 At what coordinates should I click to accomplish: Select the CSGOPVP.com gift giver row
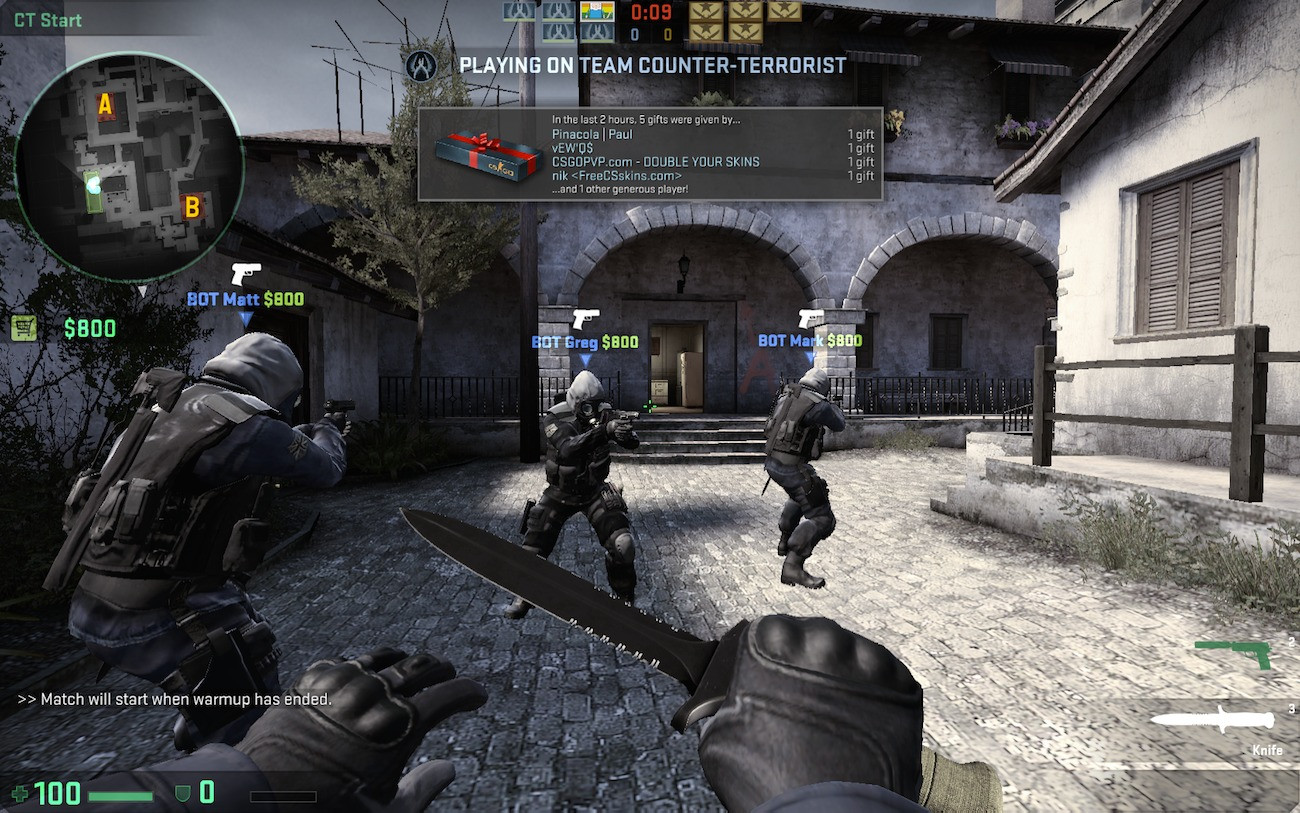(x=655, y=162)
